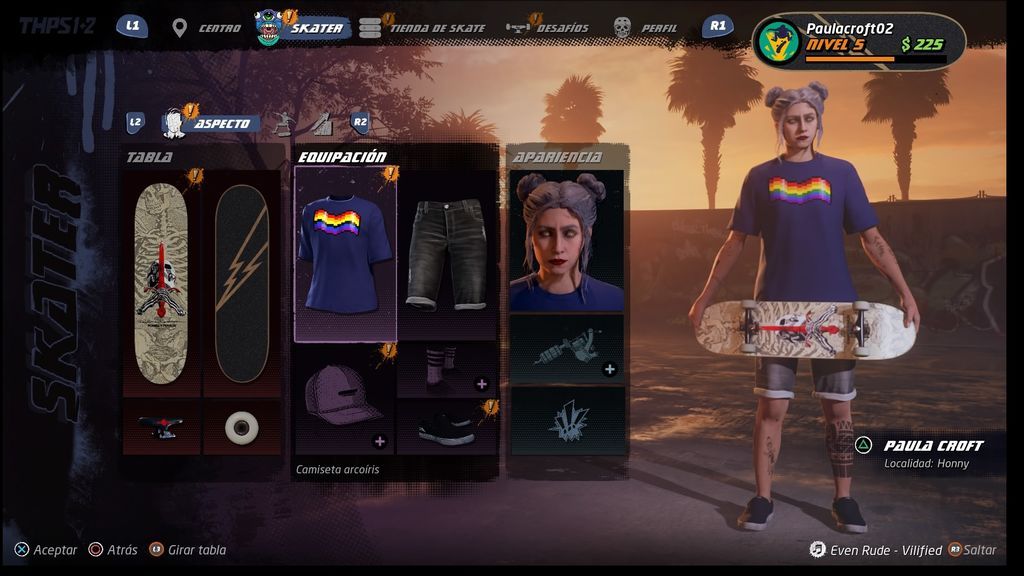Go to the Desafíos tab

pyautogui.click(x=548, y=28)
